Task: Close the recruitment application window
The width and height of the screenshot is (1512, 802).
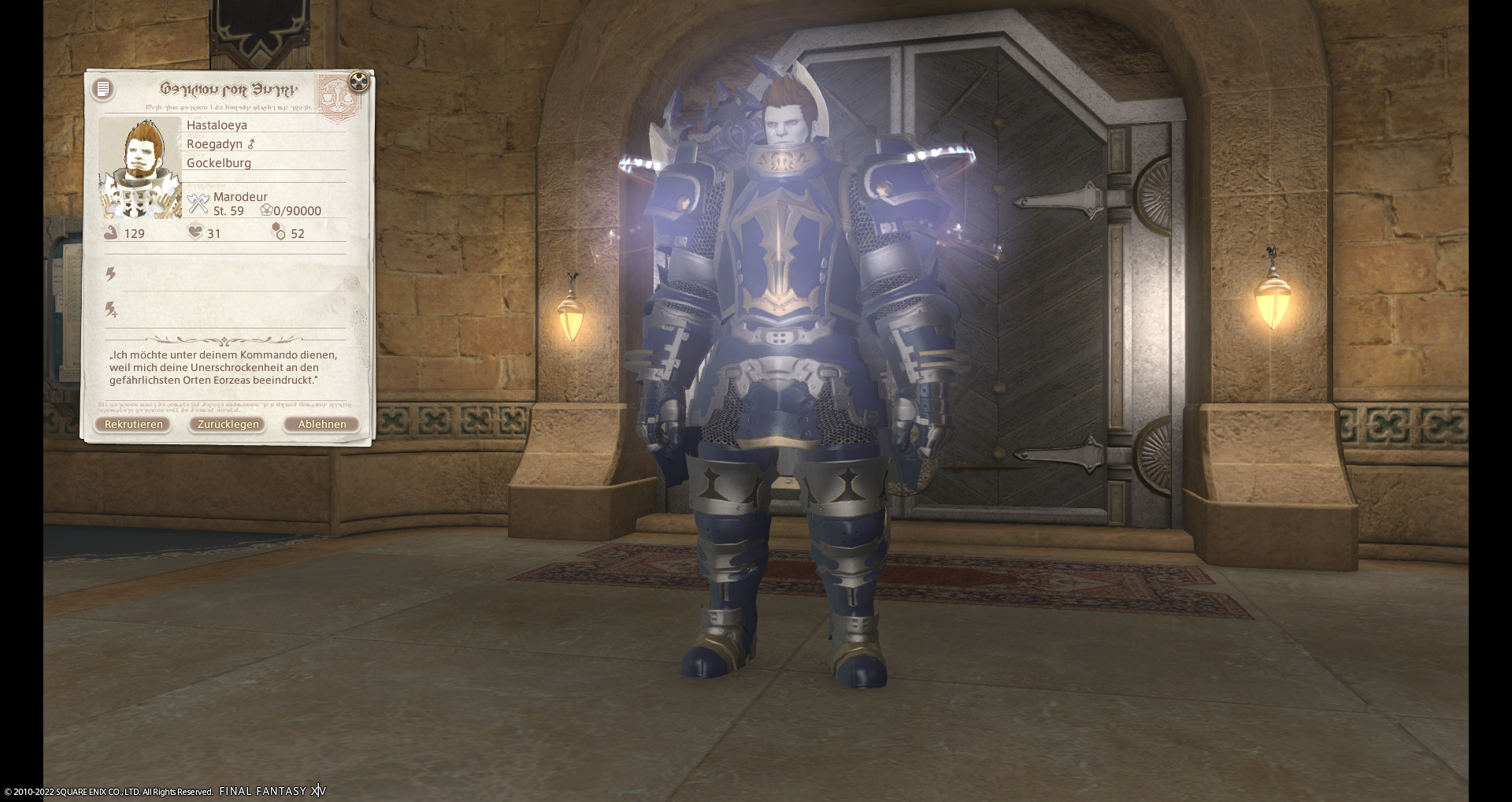Action: (x=359, y=81)
